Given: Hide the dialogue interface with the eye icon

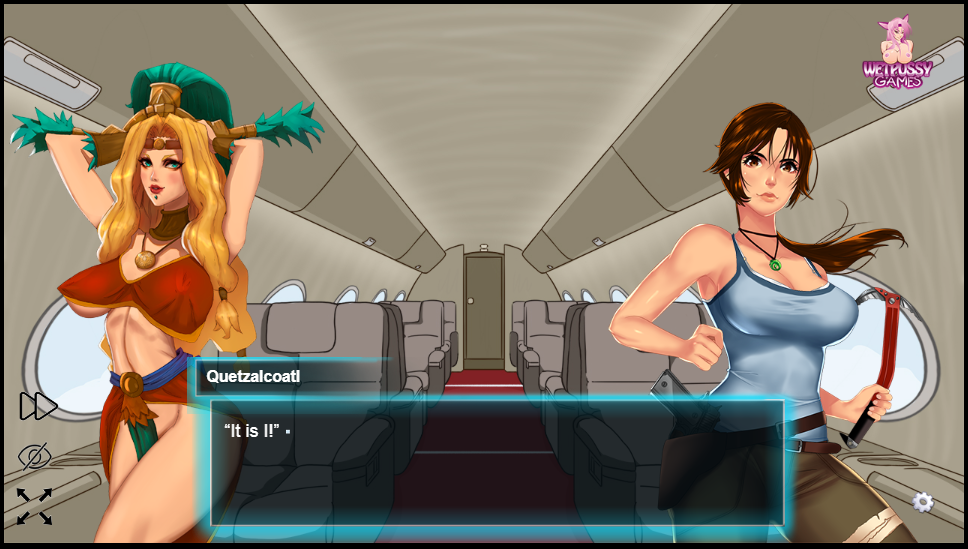Looking at the screenshot, I should point(35,456).
